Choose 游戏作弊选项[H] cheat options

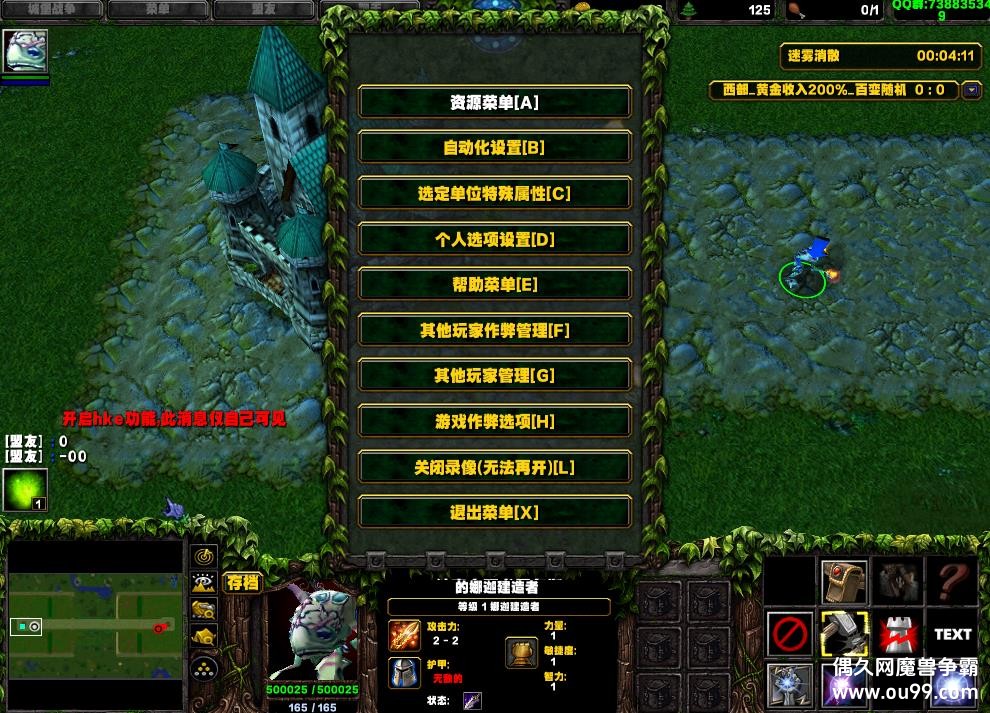(494, 421)
